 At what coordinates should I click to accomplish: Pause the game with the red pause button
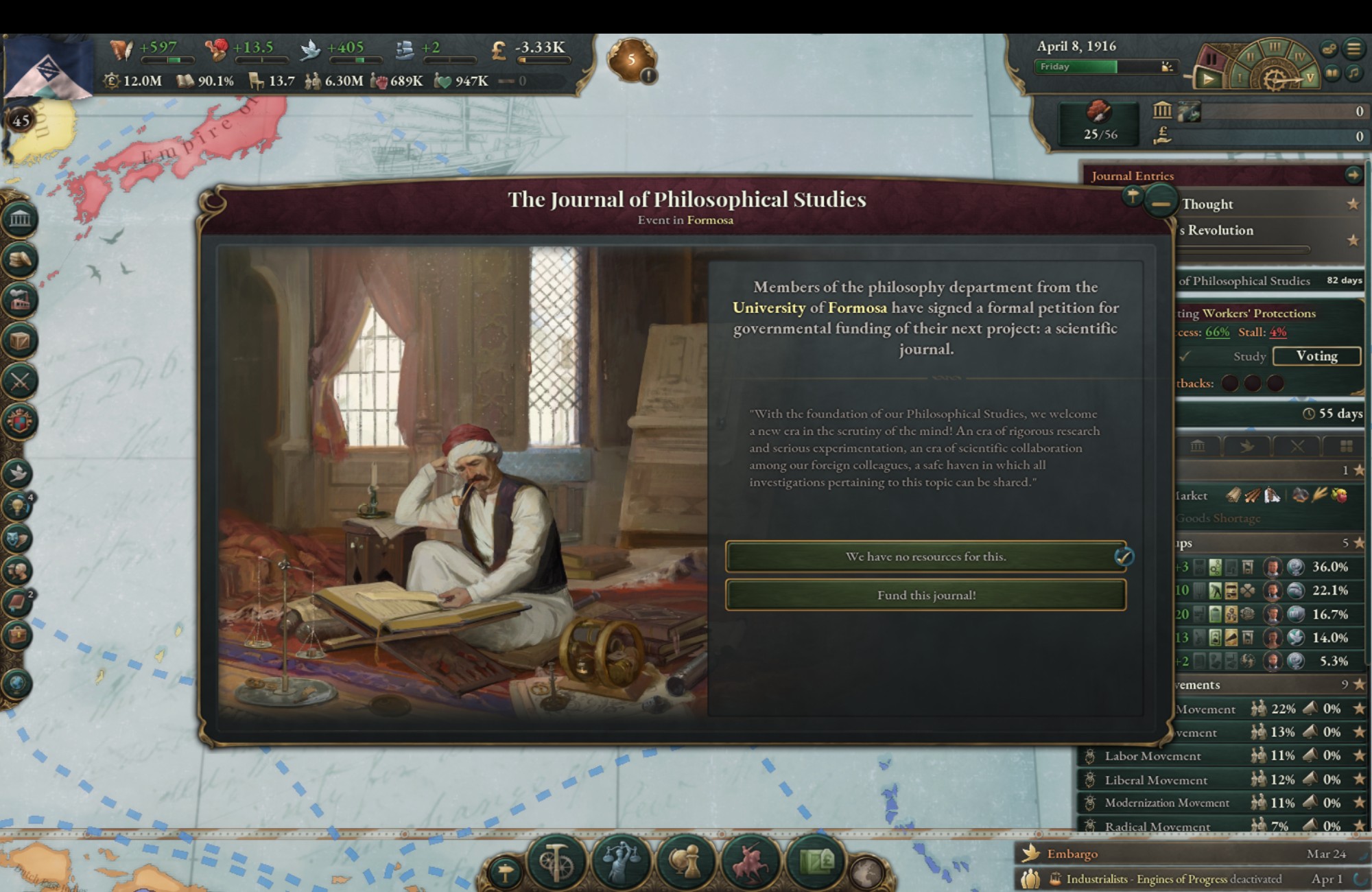1211,59
